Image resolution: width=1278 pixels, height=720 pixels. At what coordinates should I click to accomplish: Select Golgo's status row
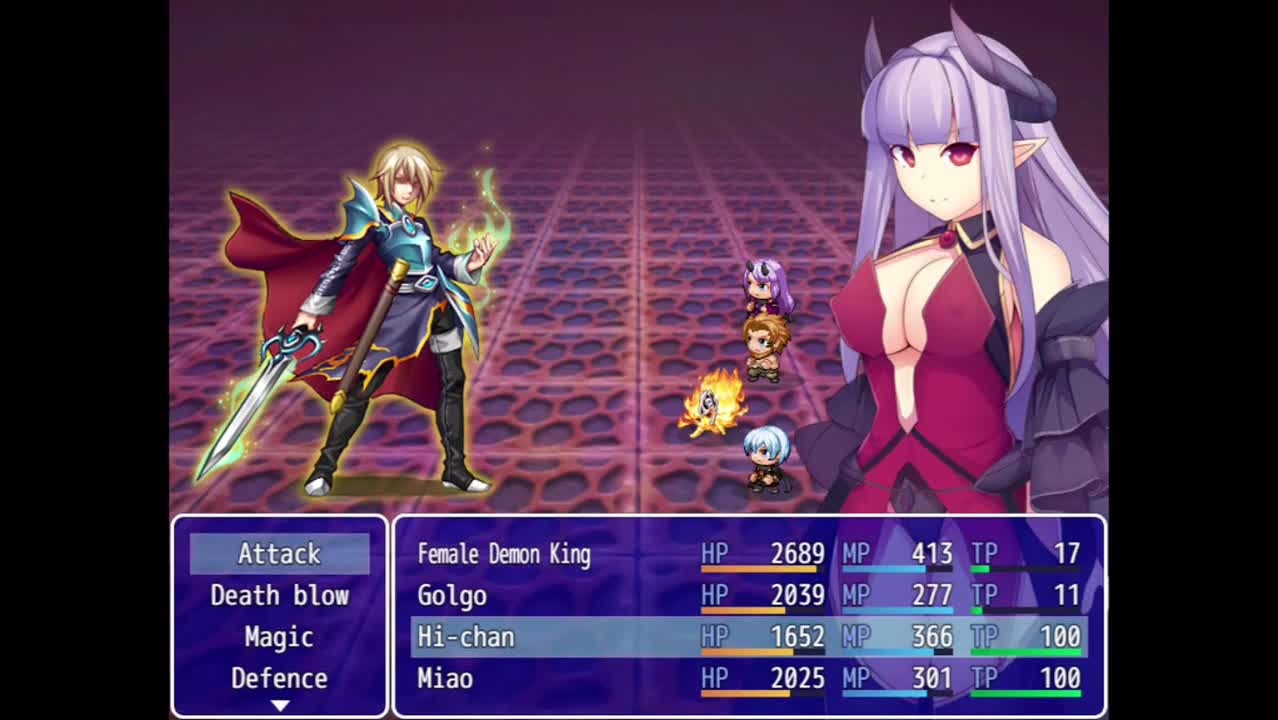click(748, 596)
